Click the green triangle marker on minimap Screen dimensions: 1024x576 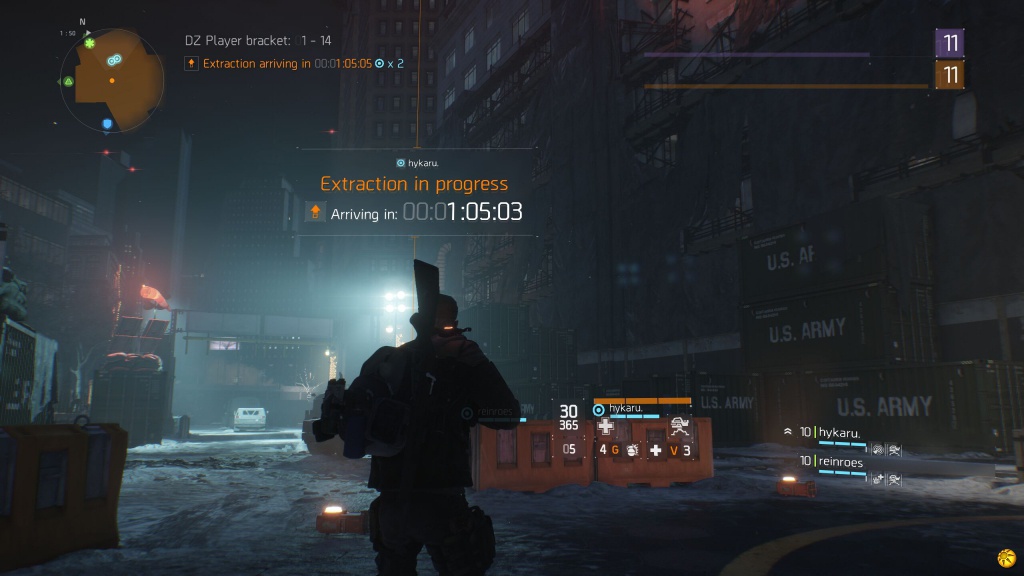(x=68, y=82)
